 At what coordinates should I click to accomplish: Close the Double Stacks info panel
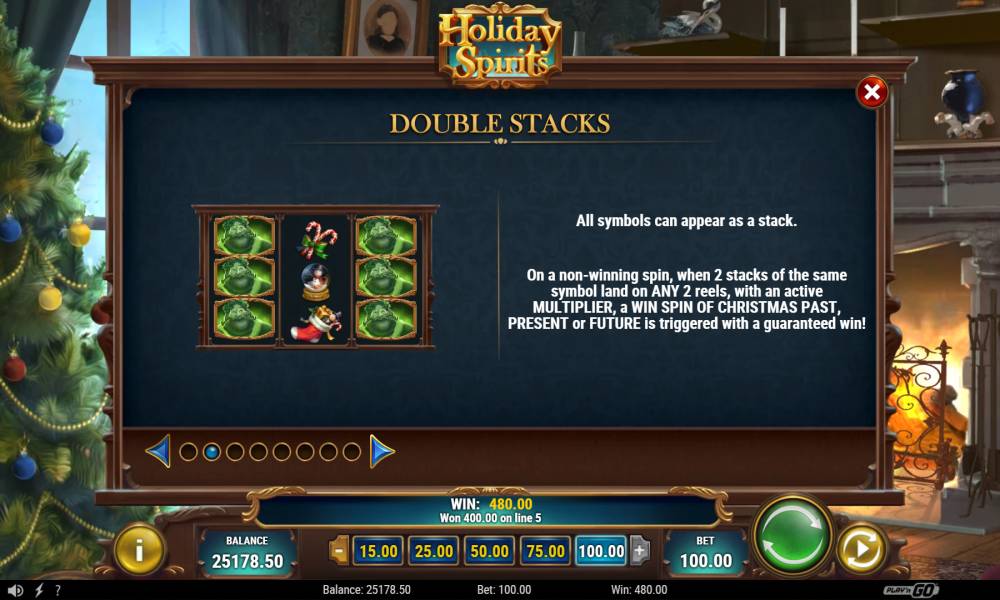coord(872,93)
